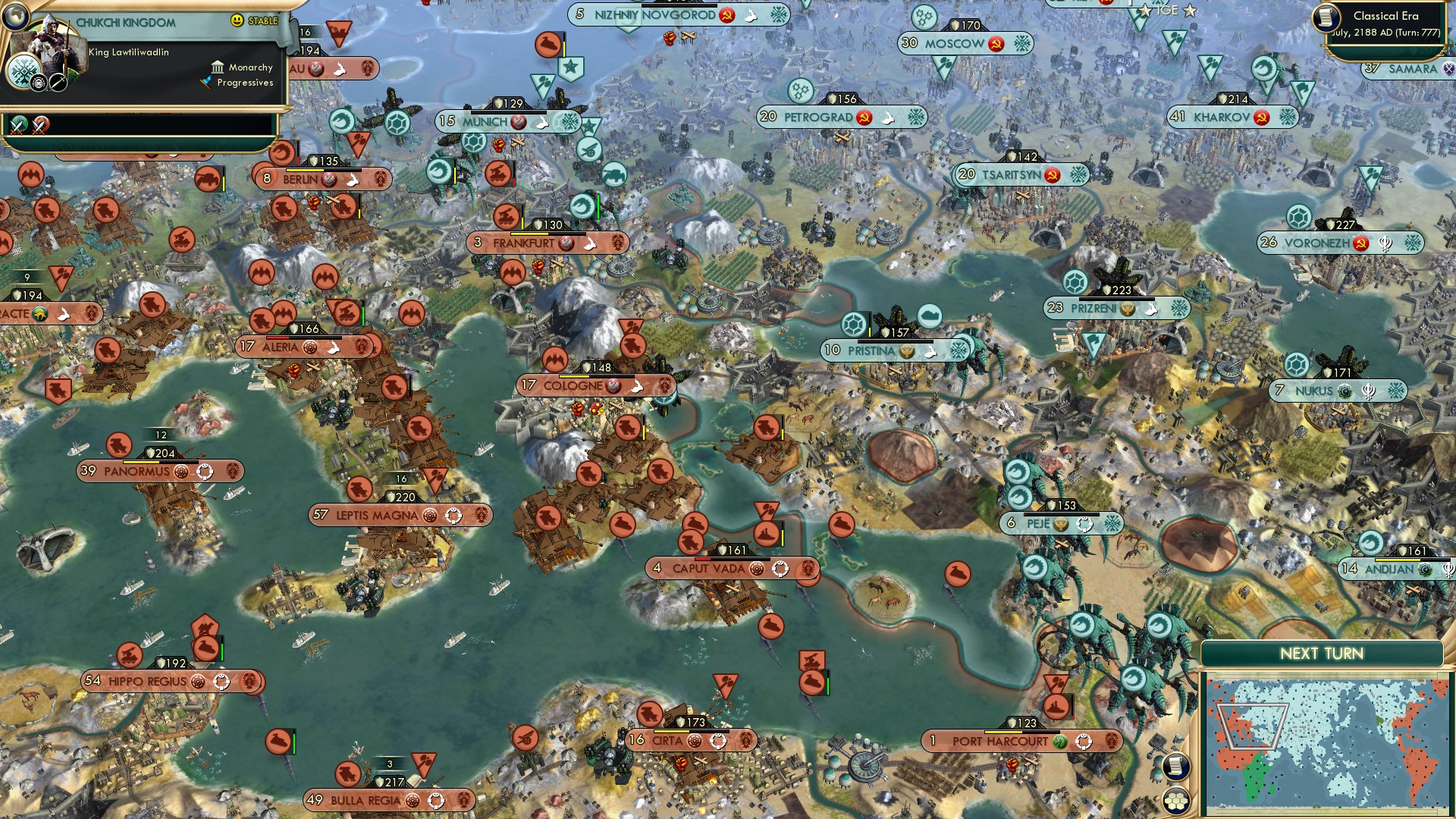
Task: Click the Progressives policy flag icon
Action: click(208, 82)
